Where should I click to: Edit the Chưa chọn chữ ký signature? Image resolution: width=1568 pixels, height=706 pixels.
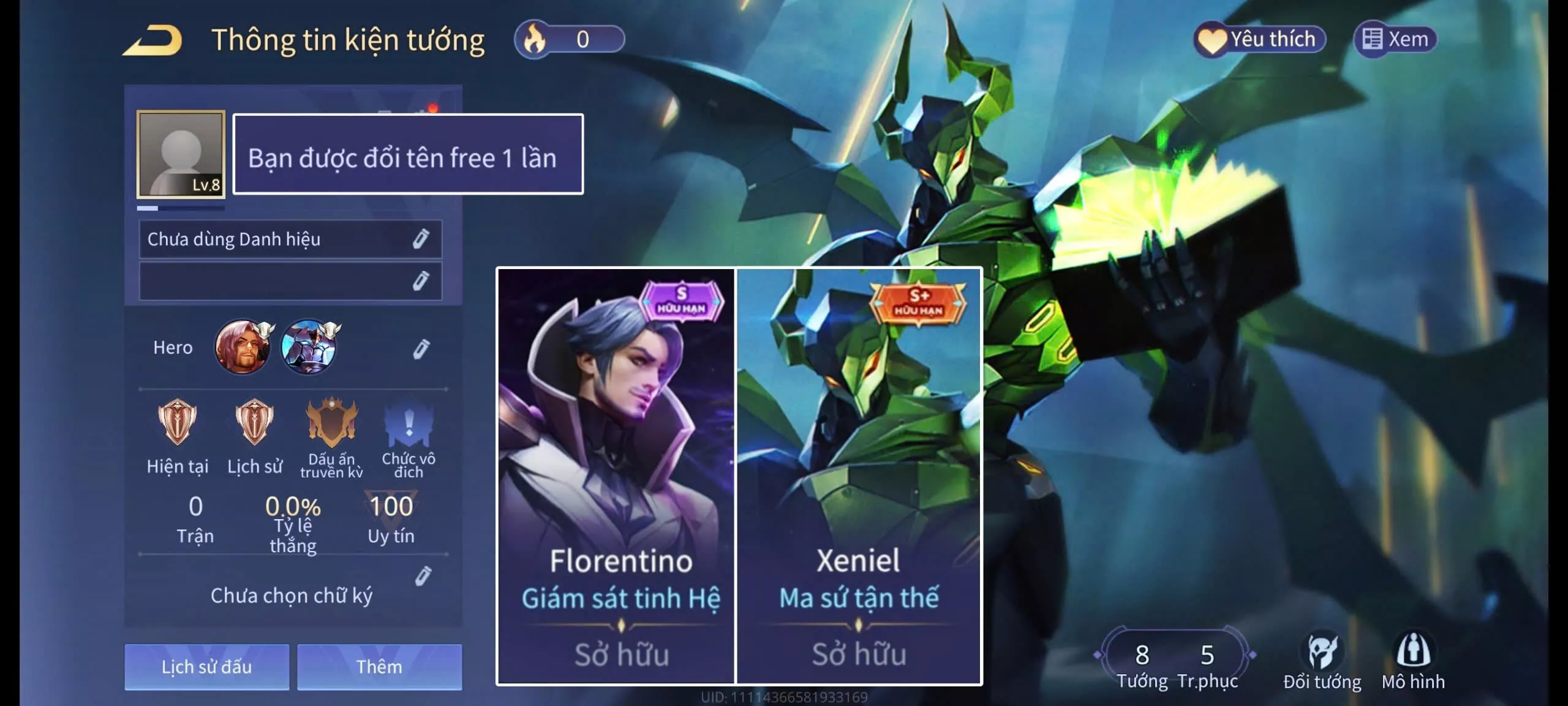423,576
